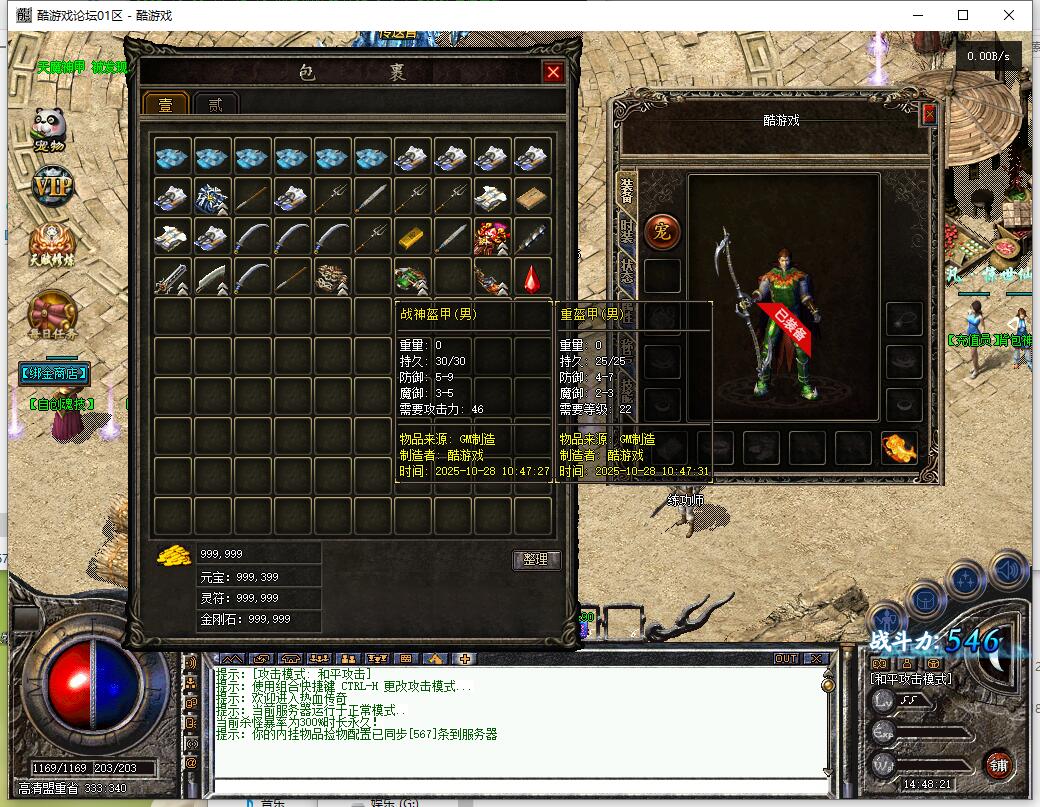This screenshot has width=1040, height=807.
Task: Open the 绑金商店 shop
Action: click(54, 374)
